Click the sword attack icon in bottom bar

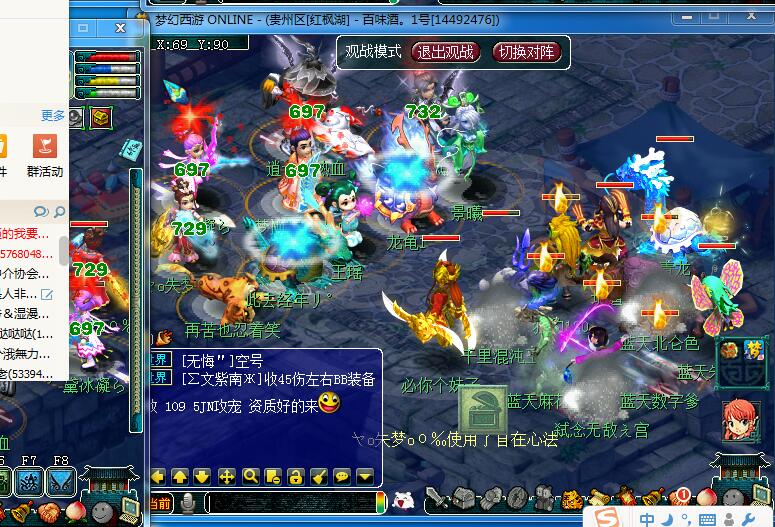tap(436, 498)
